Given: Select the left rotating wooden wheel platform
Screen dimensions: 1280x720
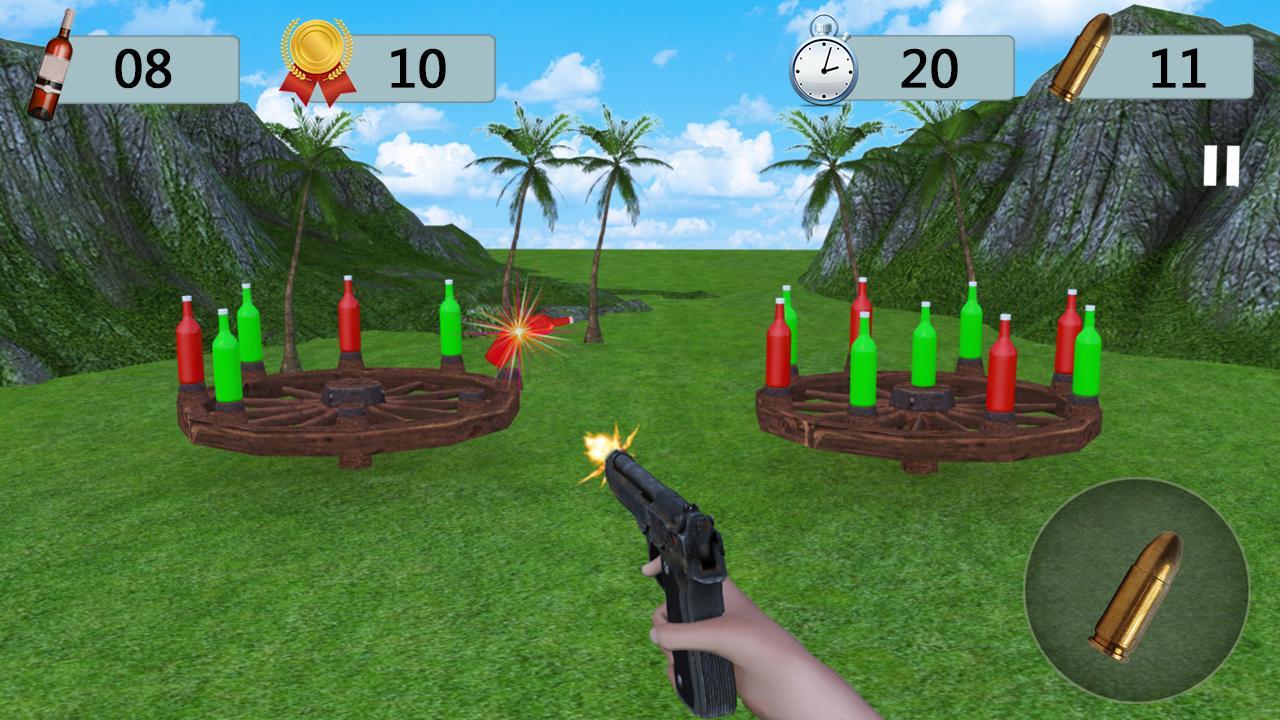Looking at the screenshot, I should (x=350, y=420).
